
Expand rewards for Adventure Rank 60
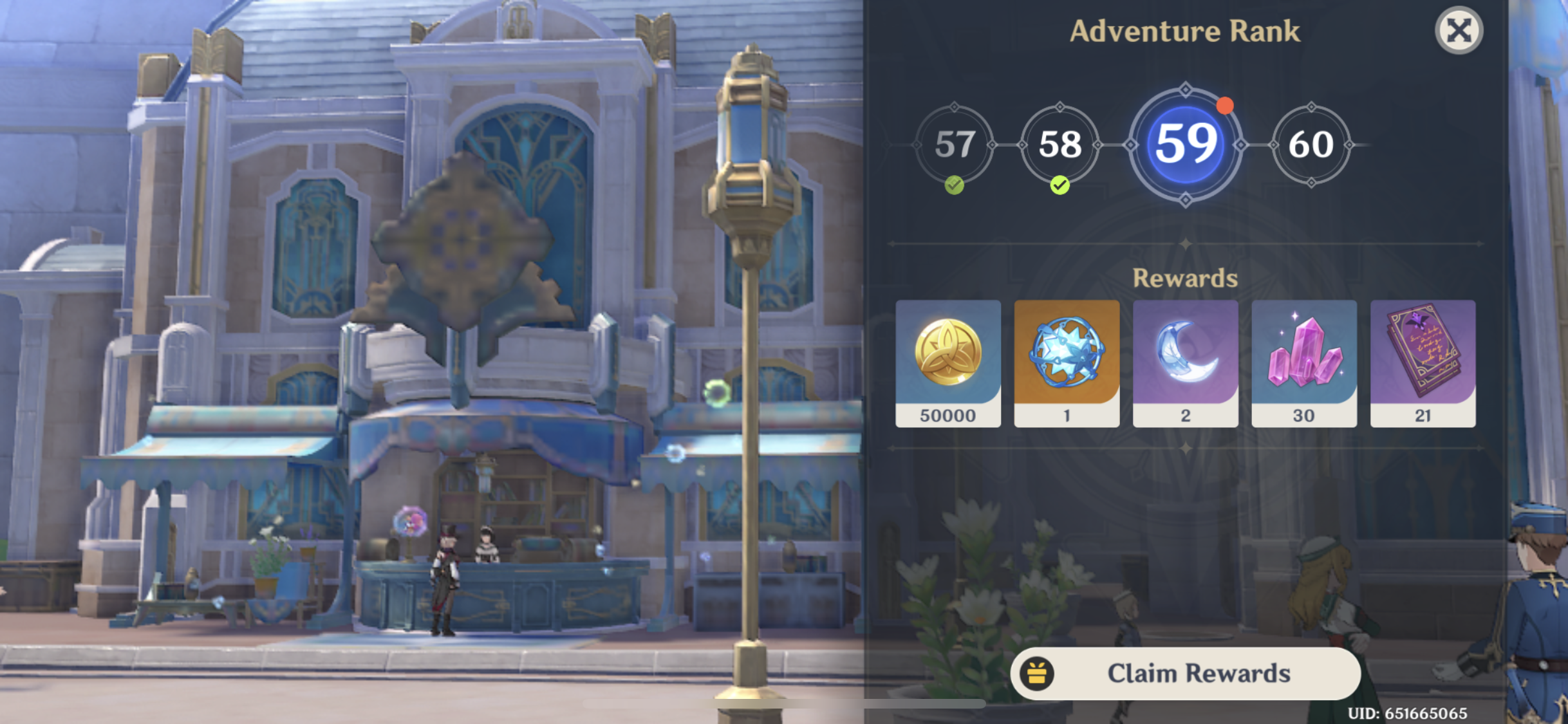[1311, 145]
